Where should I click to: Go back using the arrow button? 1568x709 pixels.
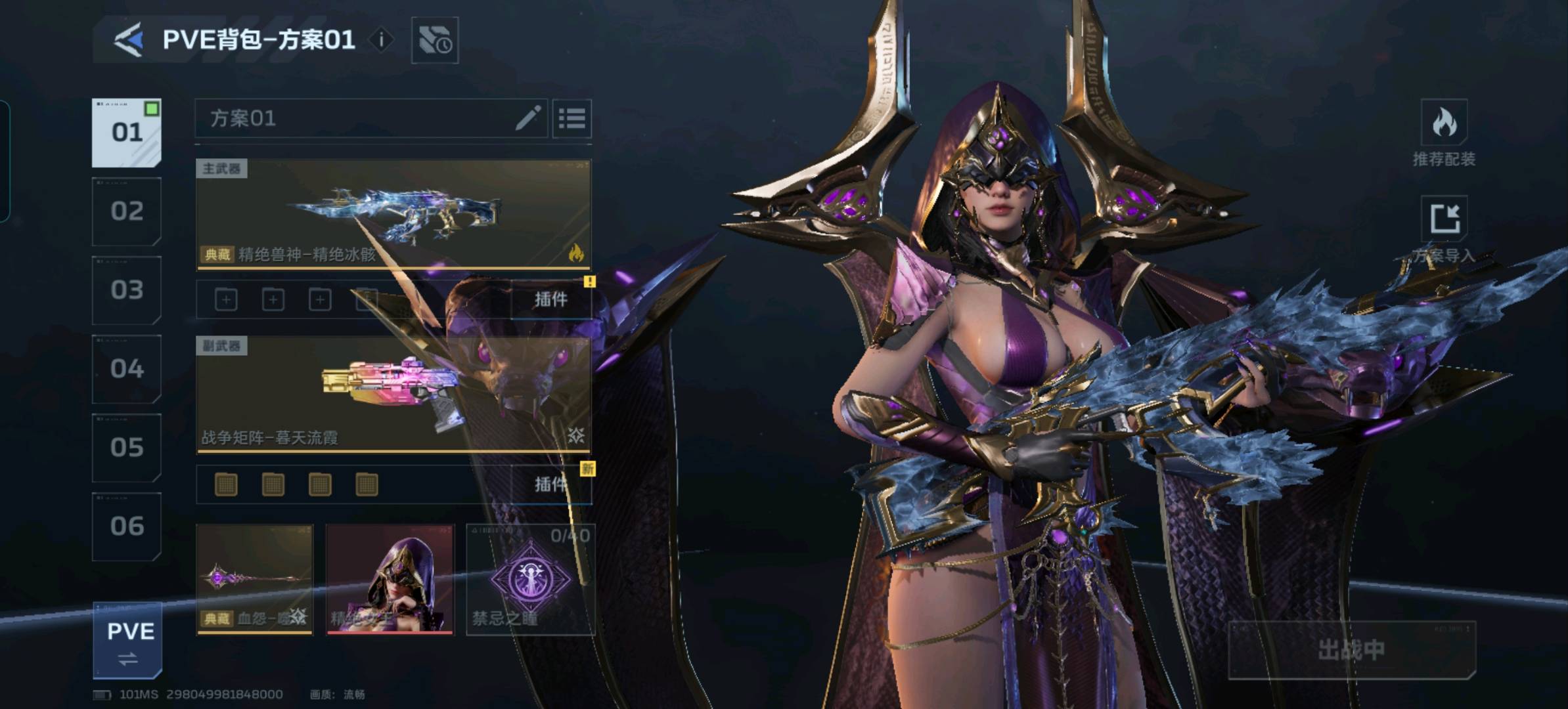(129, 40)
